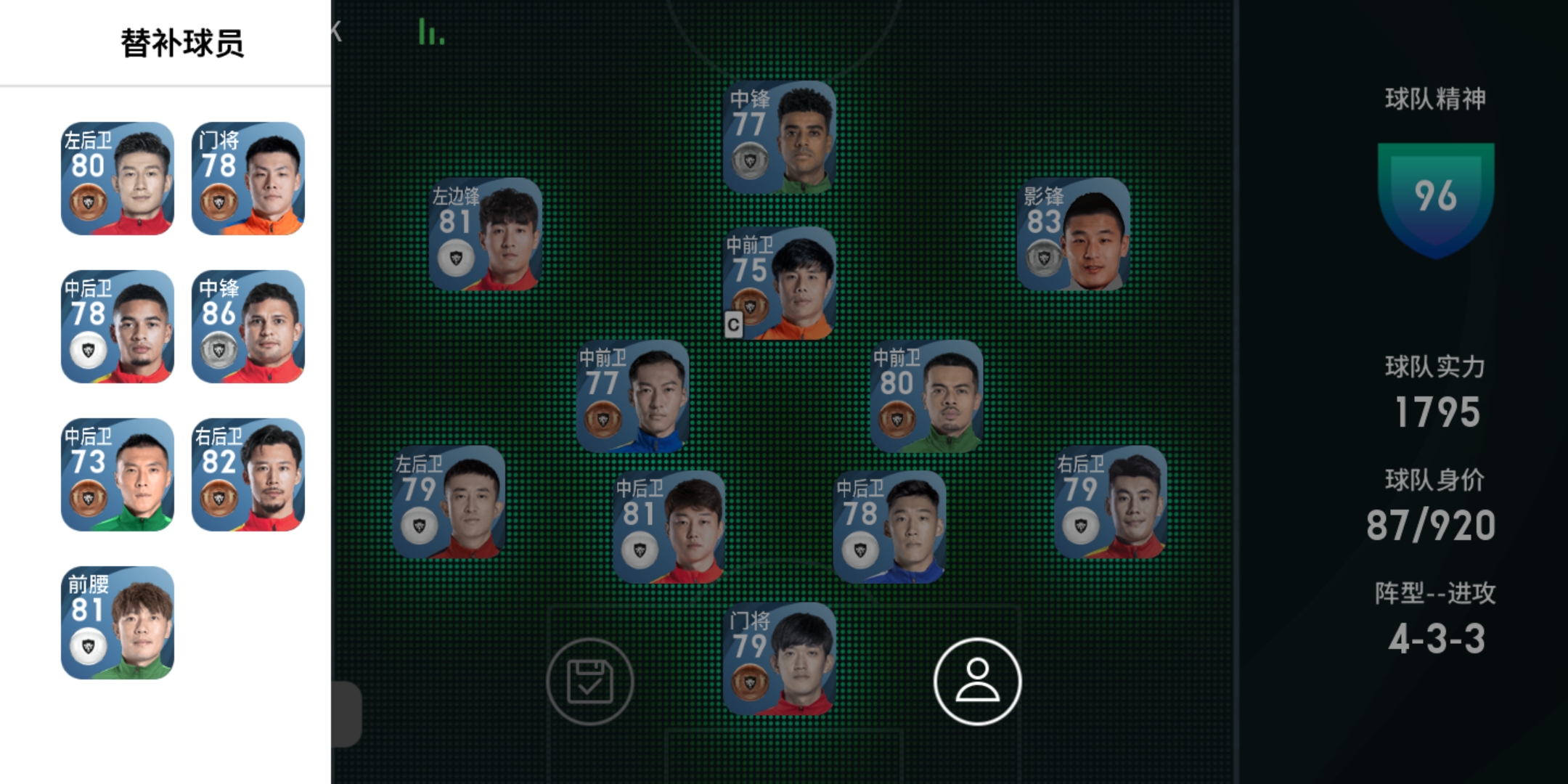
Task: Close the lineup screen with the X
Action: pyautogui.click(x=336, y=31)
